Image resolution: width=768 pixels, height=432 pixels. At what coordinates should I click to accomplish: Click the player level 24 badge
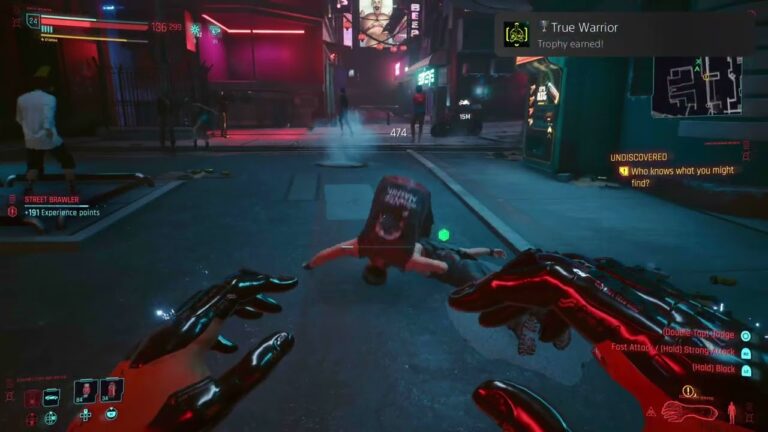click(33, 19)
